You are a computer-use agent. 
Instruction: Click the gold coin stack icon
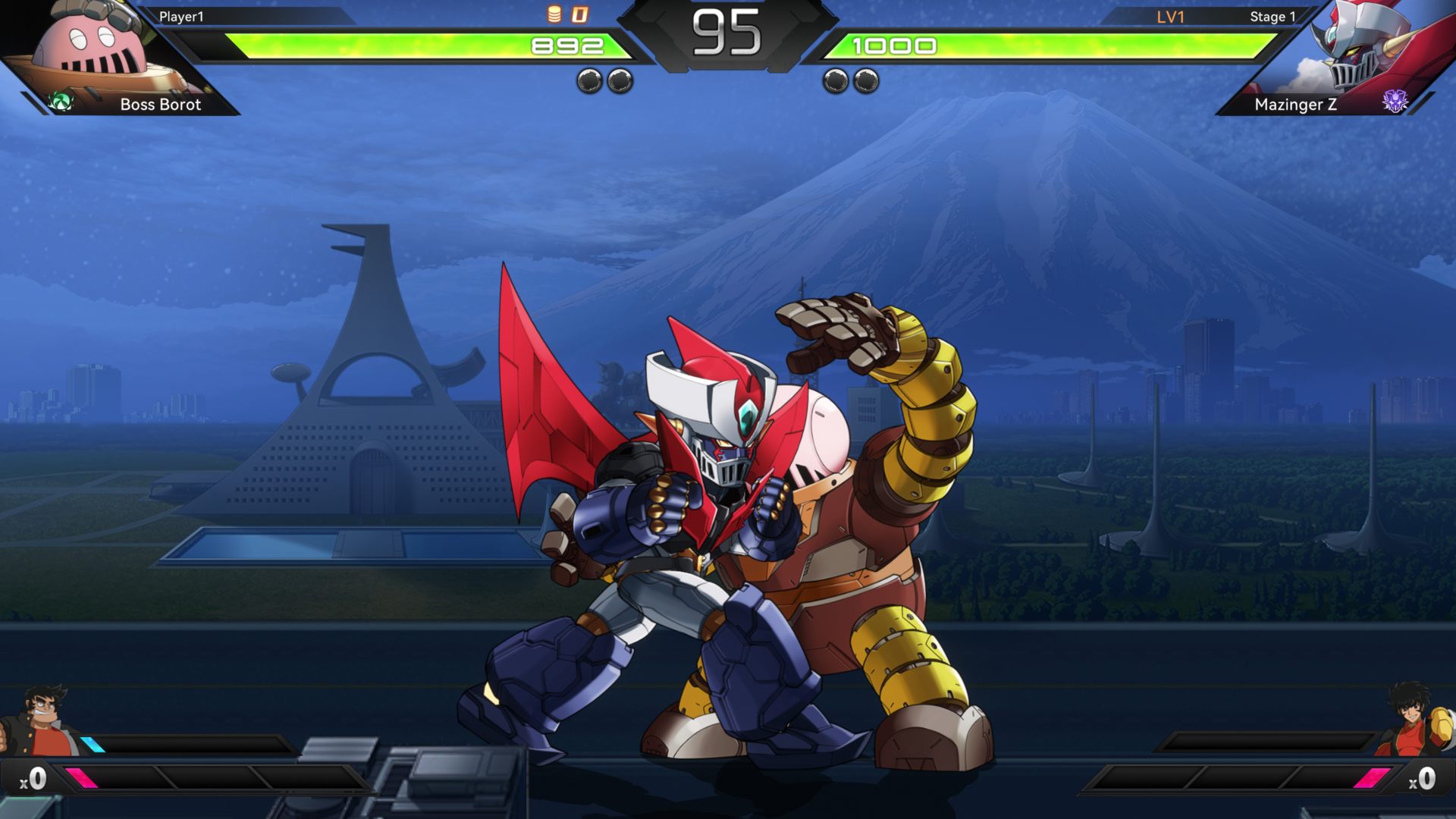click(554, 14)
